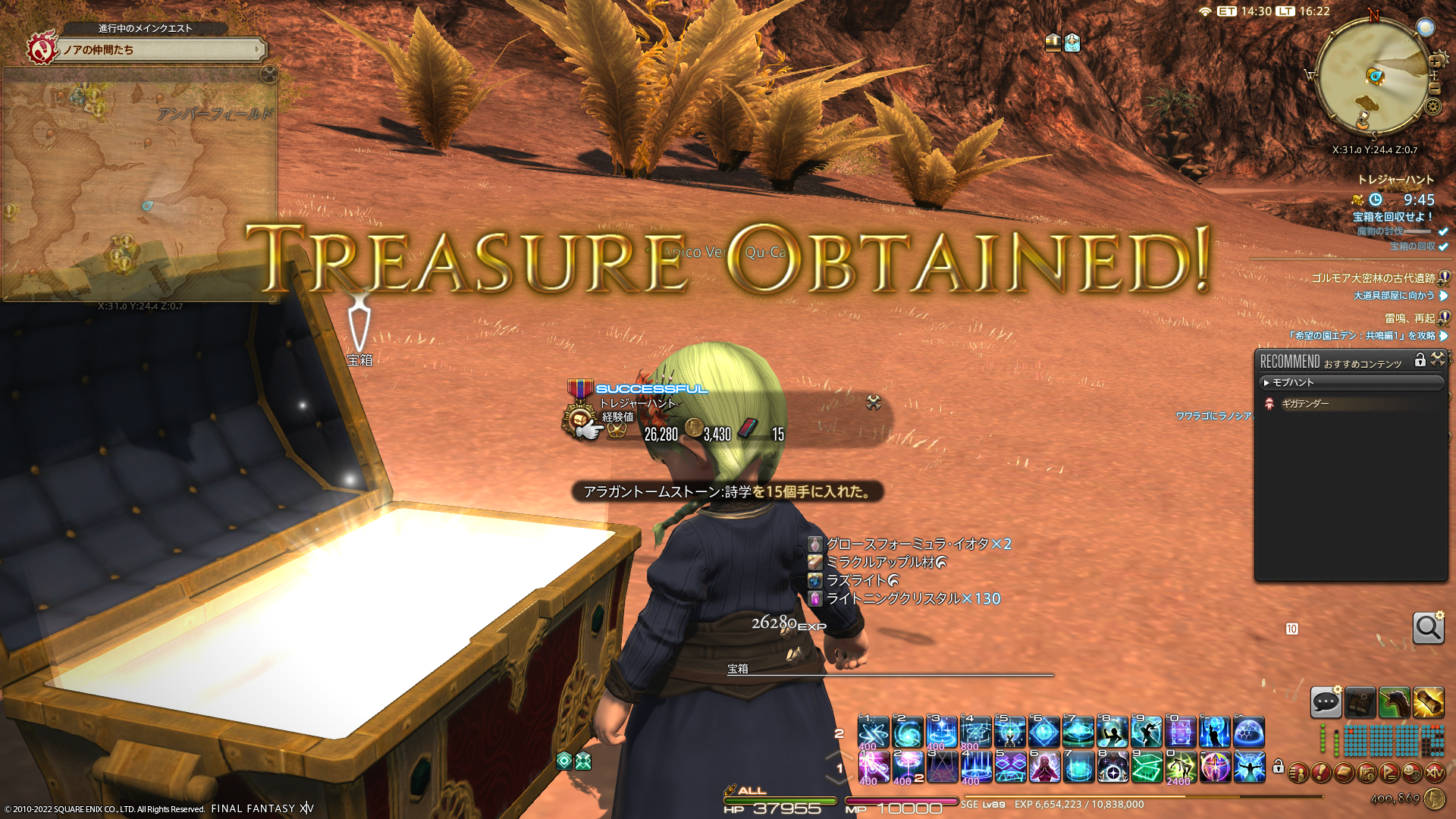1456x819 pixels.
Task: Open minimap settings gear
Action: coord(1432,106)
